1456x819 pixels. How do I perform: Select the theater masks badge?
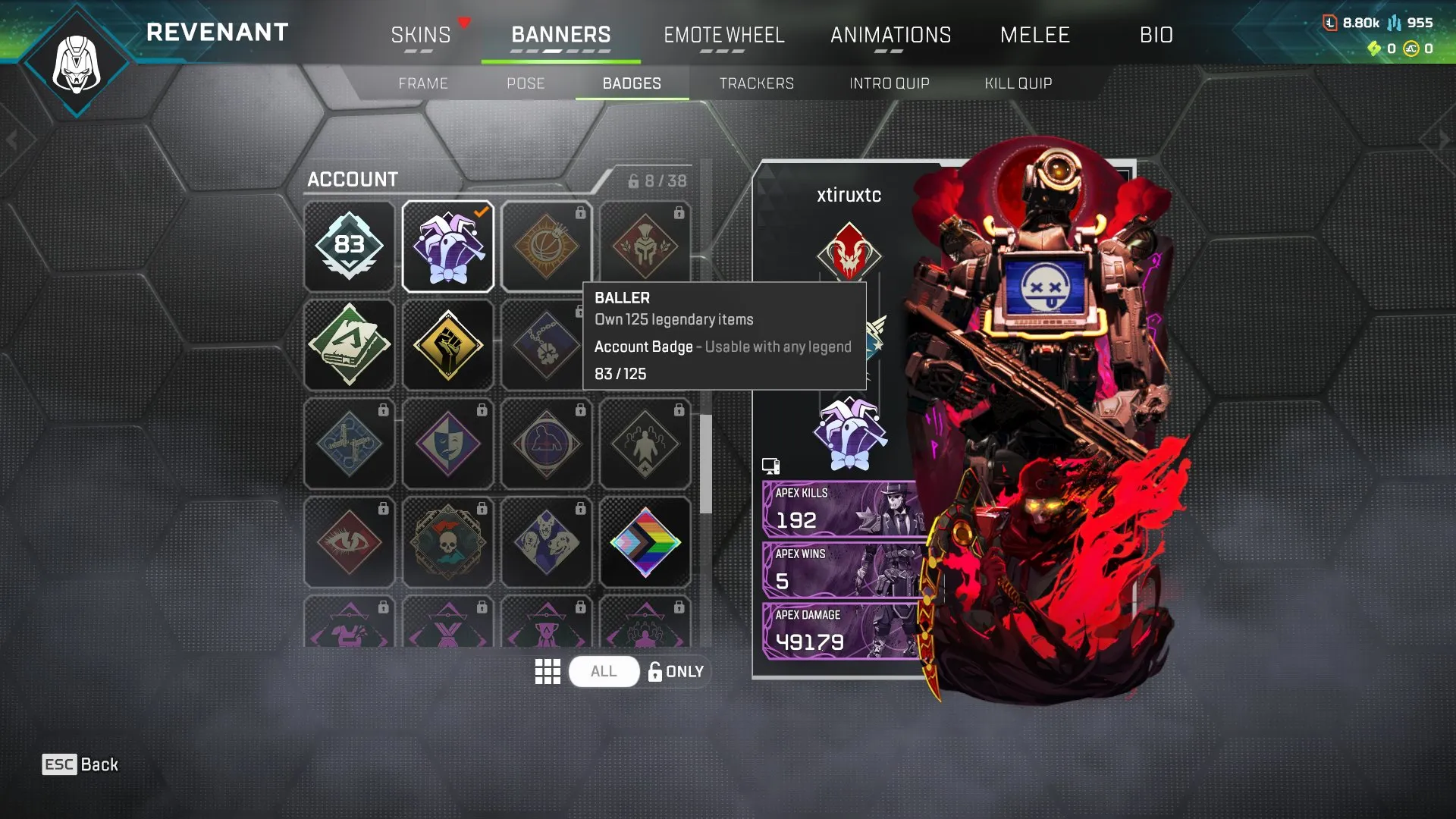[x=447, y=442]
